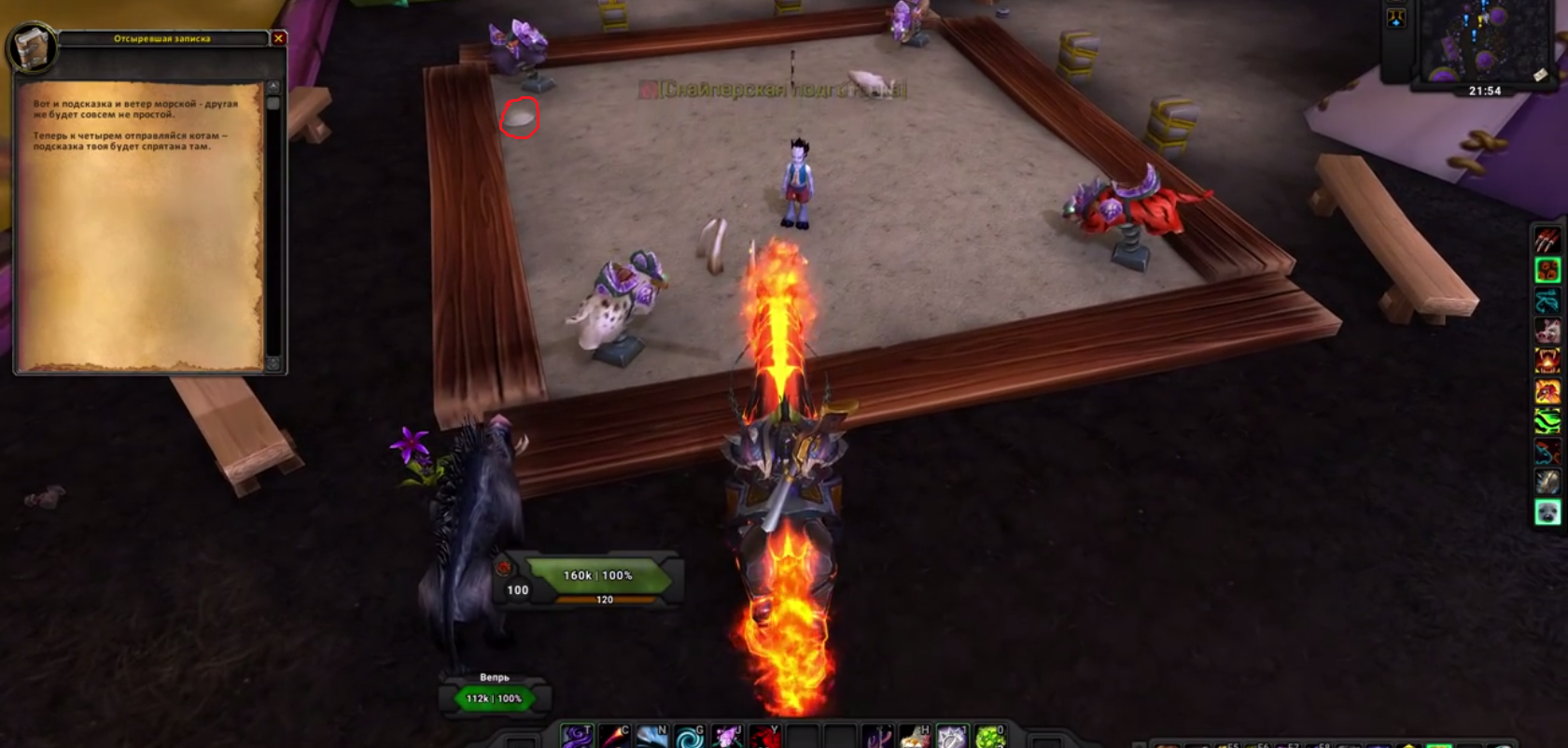Image resolution: width=1568 pixels, height=748 pixels.
Task: Click the 21:54 clock under the minimap
Action: pyautogui.click(x=1484, y=91)
